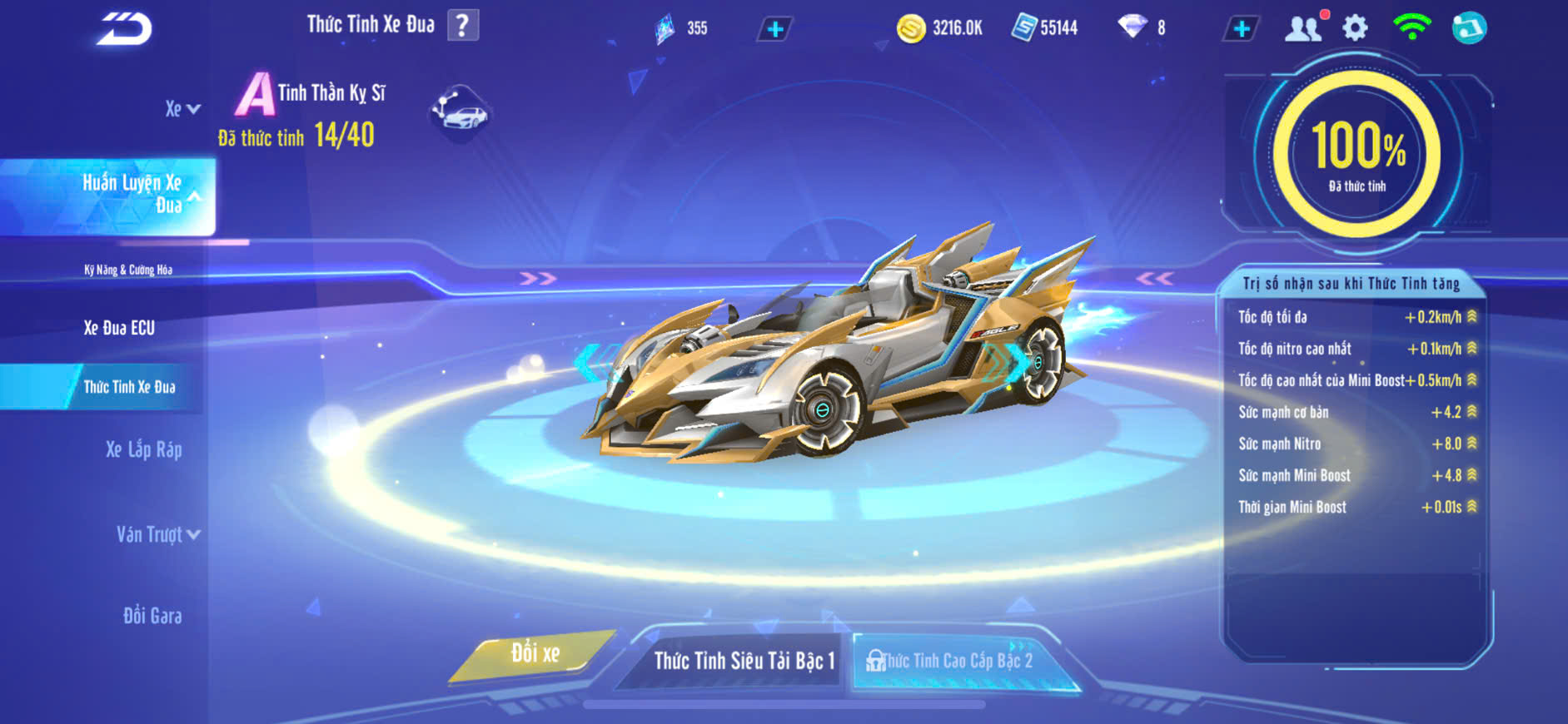This screenshot has height=724, width=1568.
Task: Open the car awakening tree icon
Action: [460, 112]
